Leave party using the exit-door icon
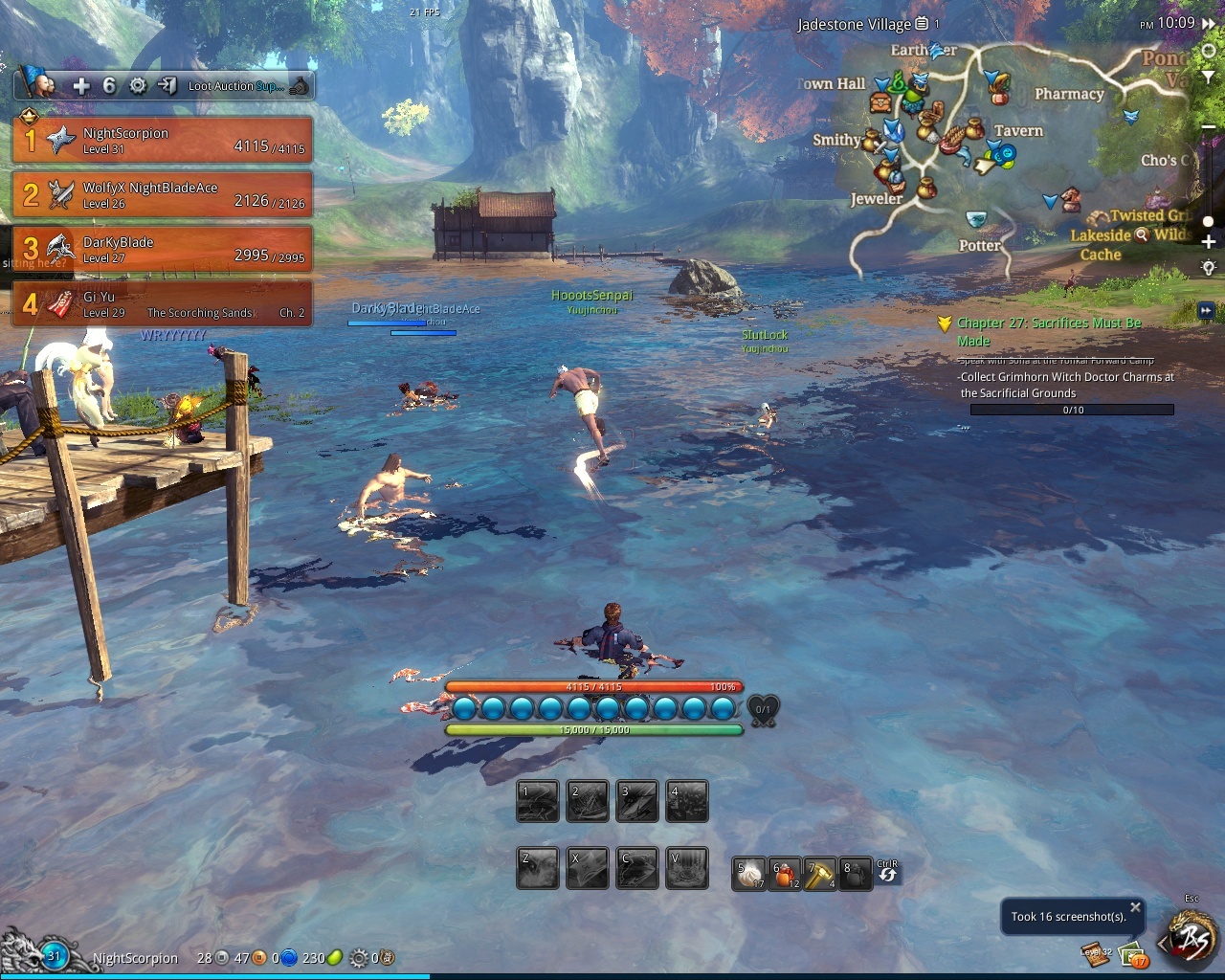Screen dimensions: 1225x980 167,86
